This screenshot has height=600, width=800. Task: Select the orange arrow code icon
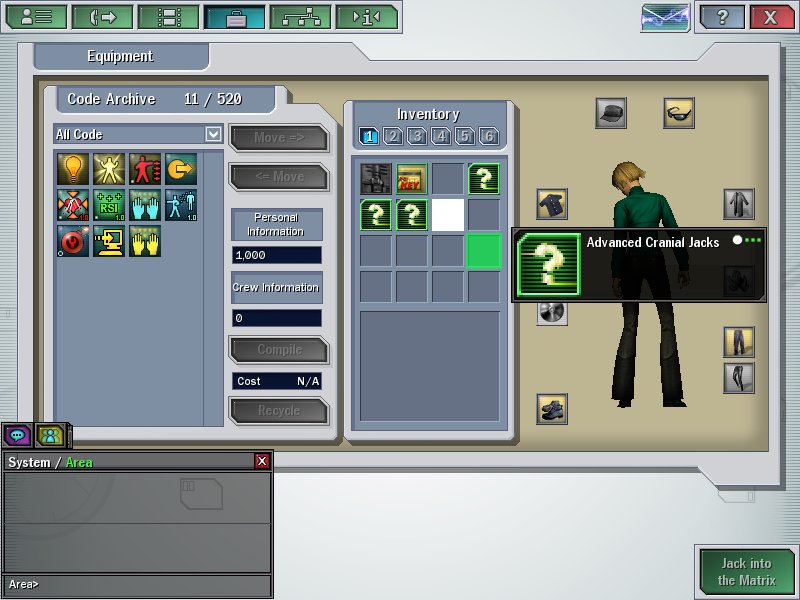(181, 169)
